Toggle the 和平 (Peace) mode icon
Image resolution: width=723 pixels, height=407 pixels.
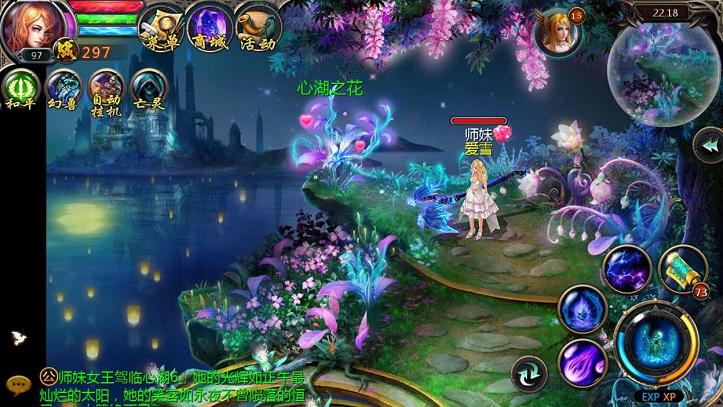[20, 88]
